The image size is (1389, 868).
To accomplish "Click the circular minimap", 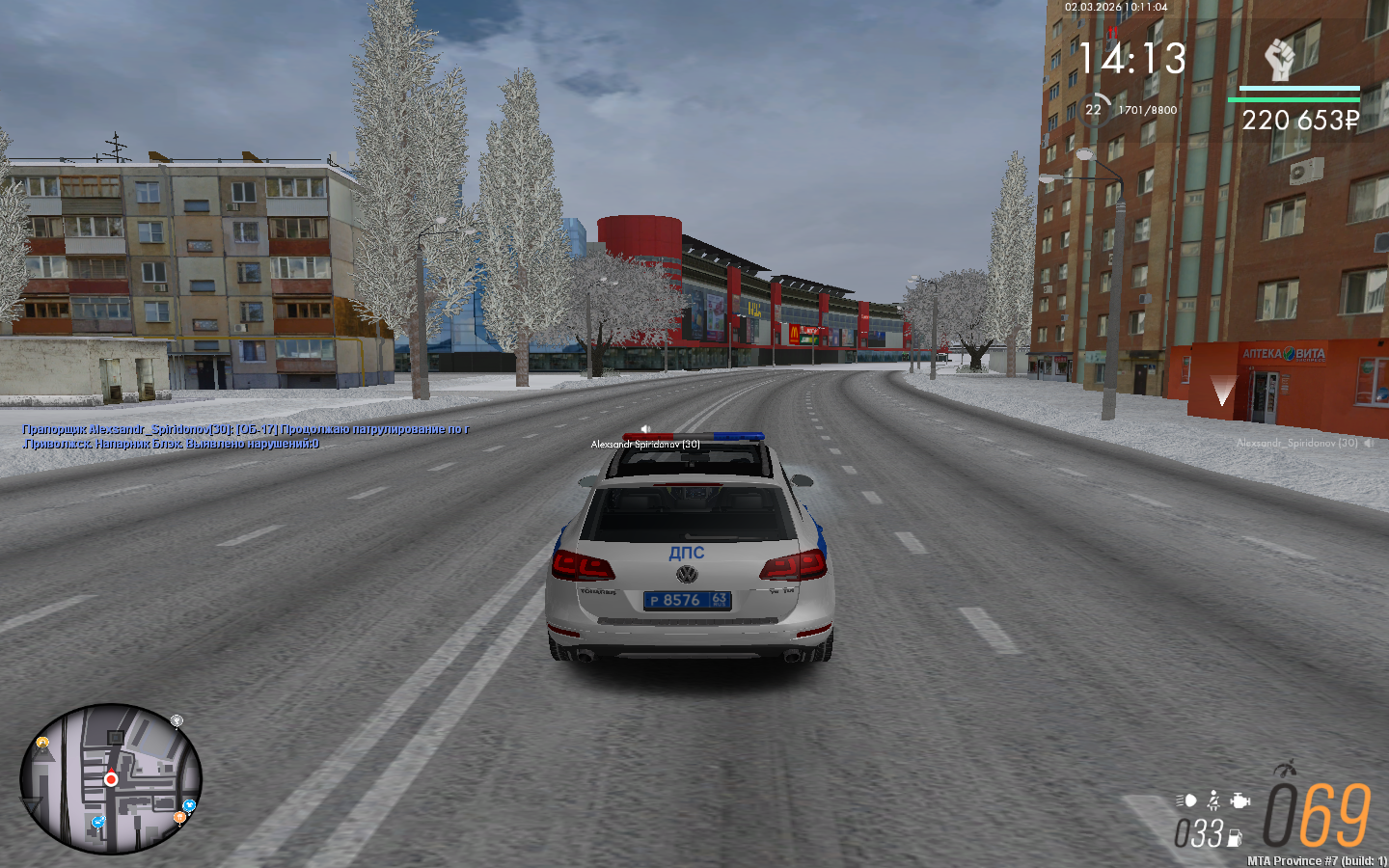I will [111, 779].
